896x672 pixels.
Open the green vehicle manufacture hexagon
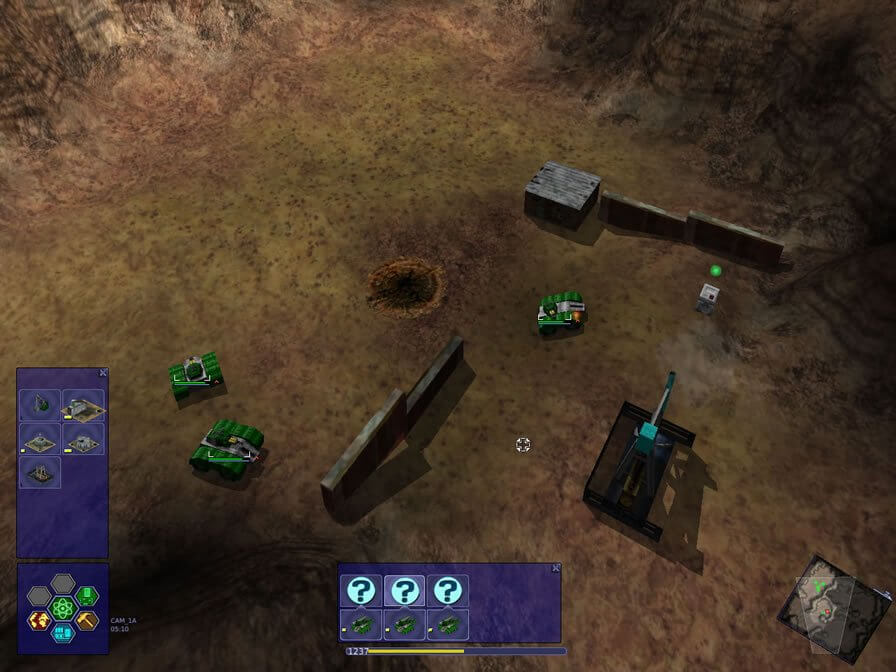[x=88, y=595]
